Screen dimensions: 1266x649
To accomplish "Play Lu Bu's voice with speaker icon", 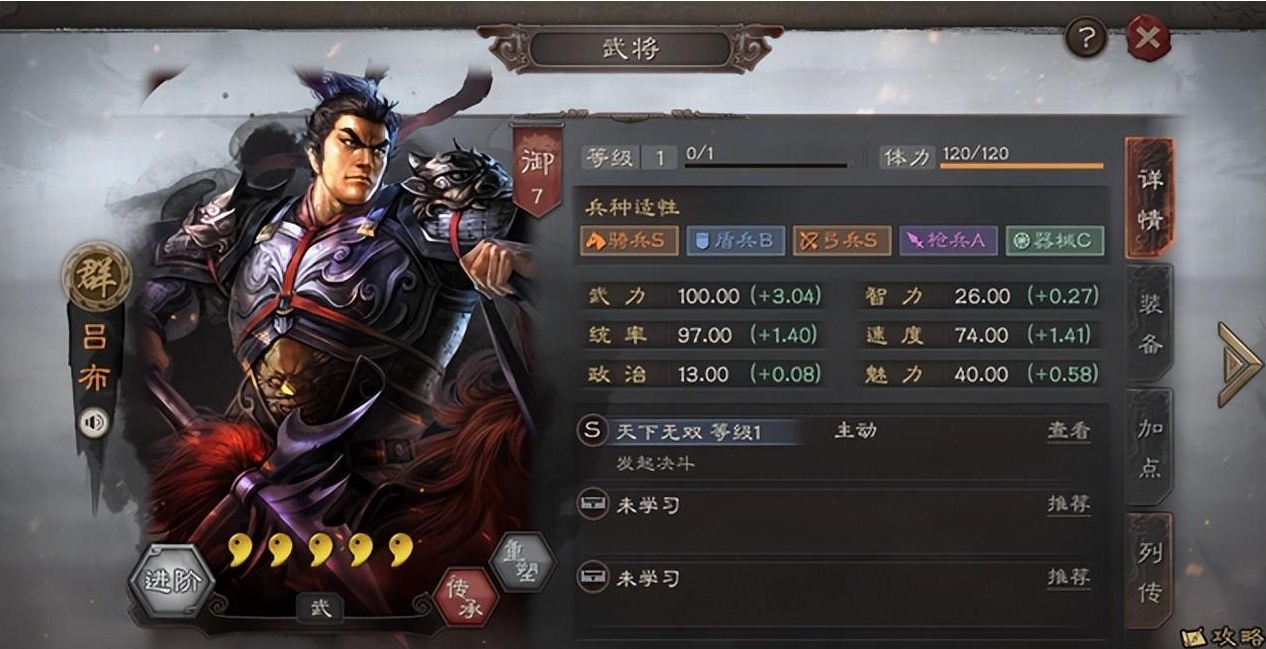I will pos(94,423).
